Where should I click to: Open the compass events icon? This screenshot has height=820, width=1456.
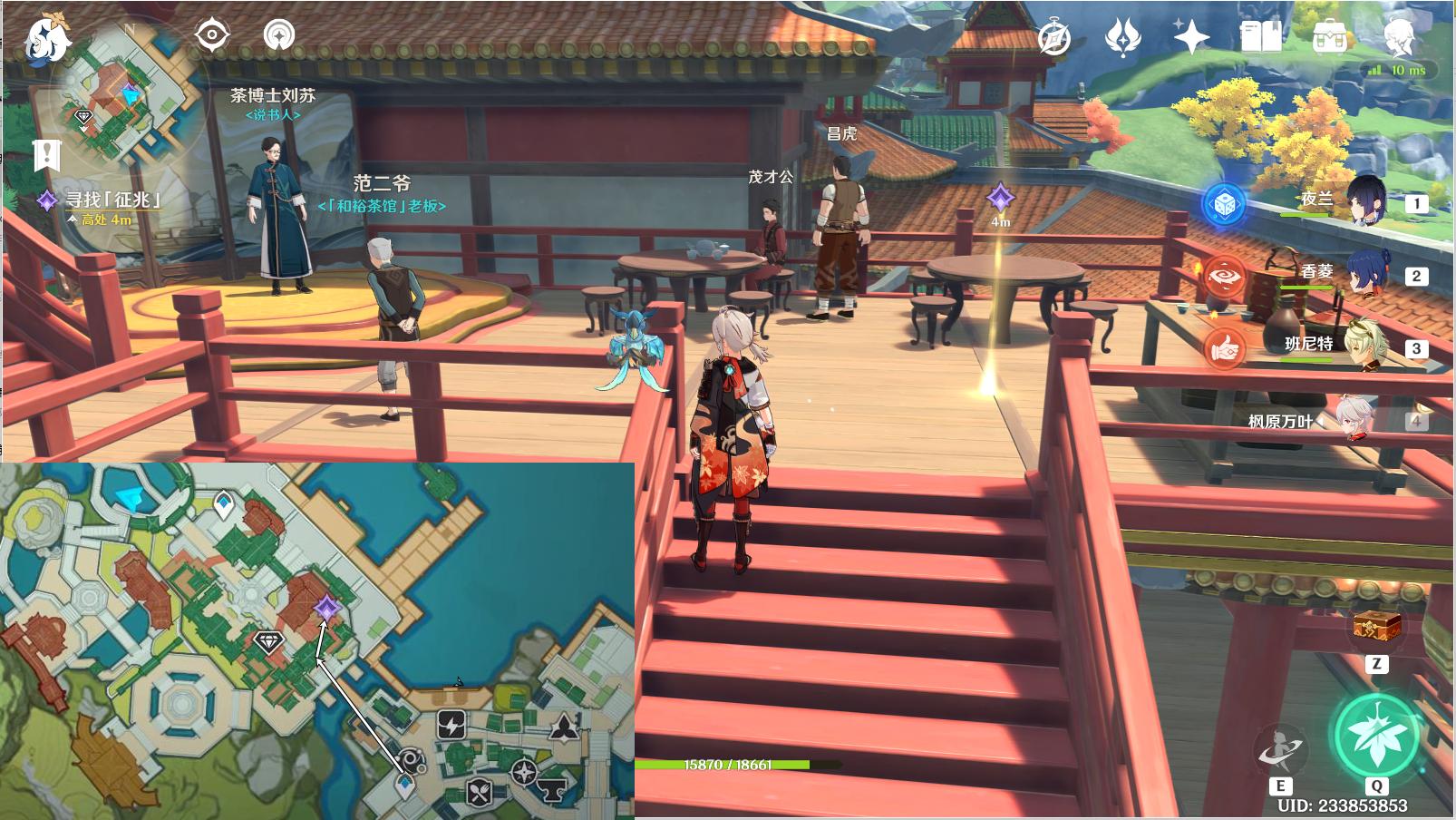1053,38
